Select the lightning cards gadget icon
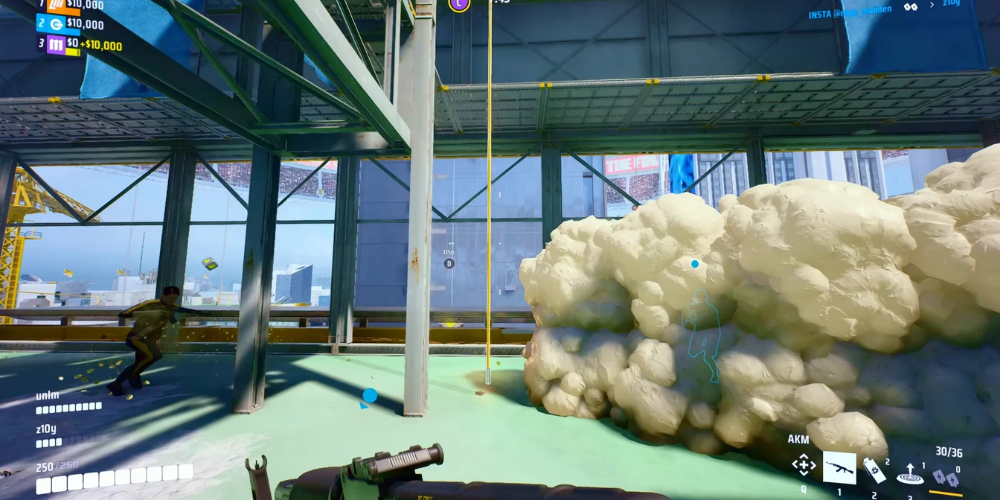This screenshot has height=500, width=1000. pos(945,480)
